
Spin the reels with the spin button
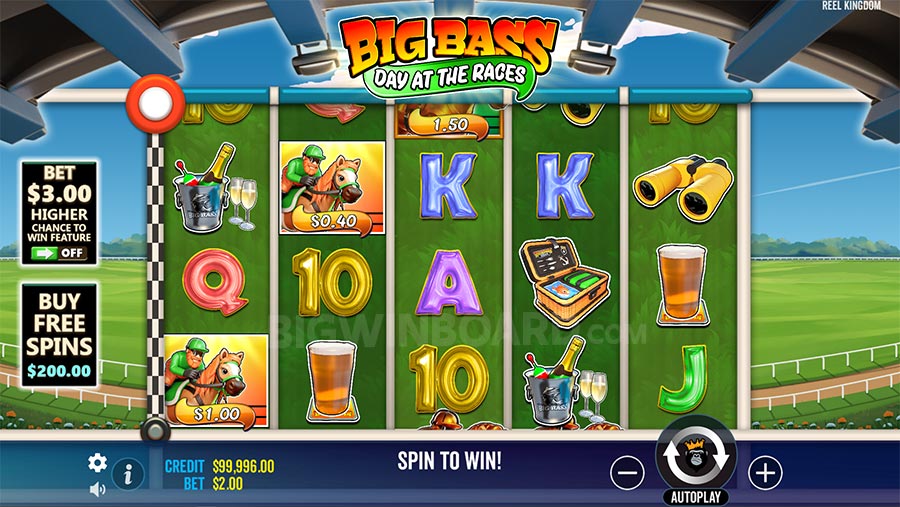click(695, 455)
